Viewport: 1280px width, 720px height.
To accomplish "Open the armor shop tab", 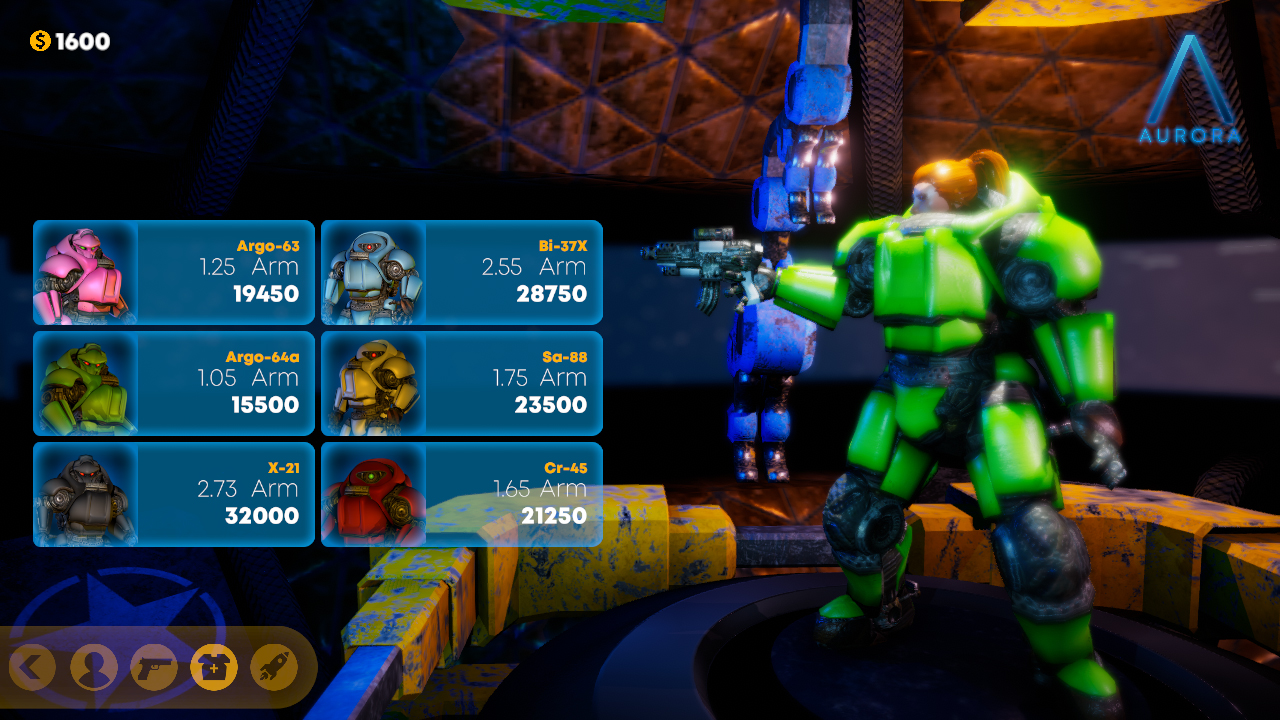I will click(213, 667).
